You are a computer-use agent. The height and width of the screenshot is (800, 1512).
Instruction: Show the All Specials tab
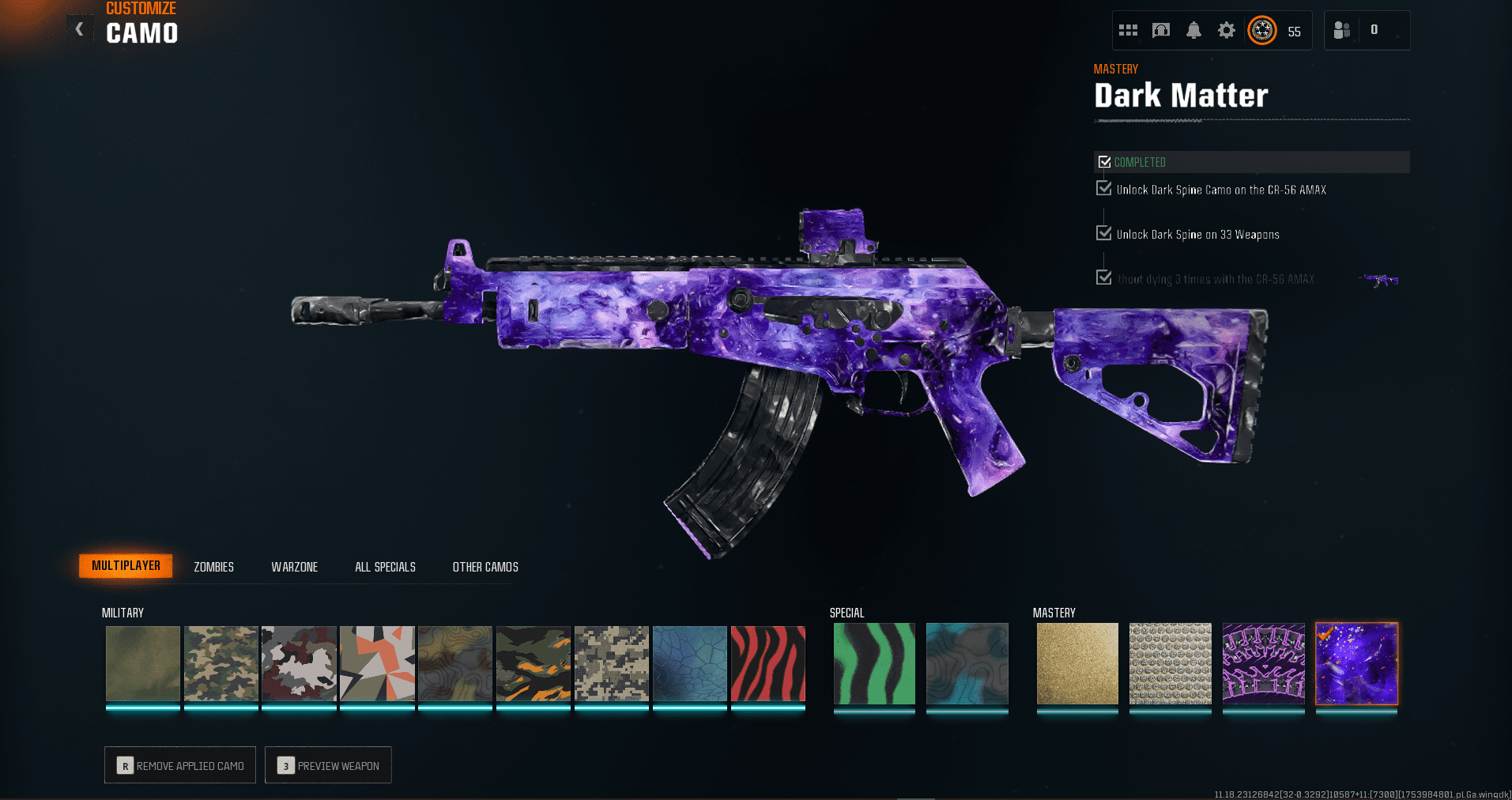(x=385, y=567)
